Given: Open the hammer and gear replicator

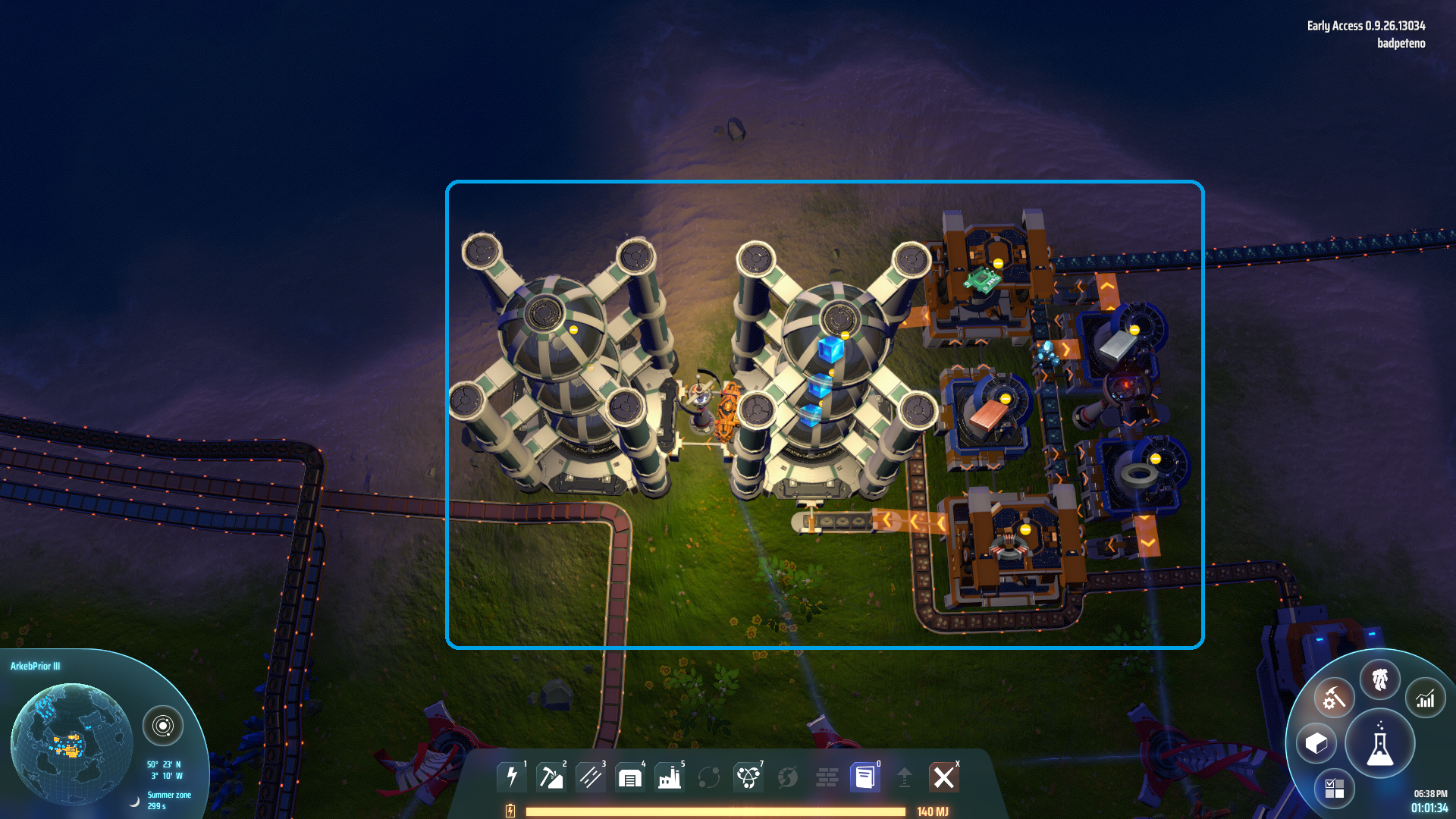Looking at the screenshot, I should click(x=1334, y=698).
